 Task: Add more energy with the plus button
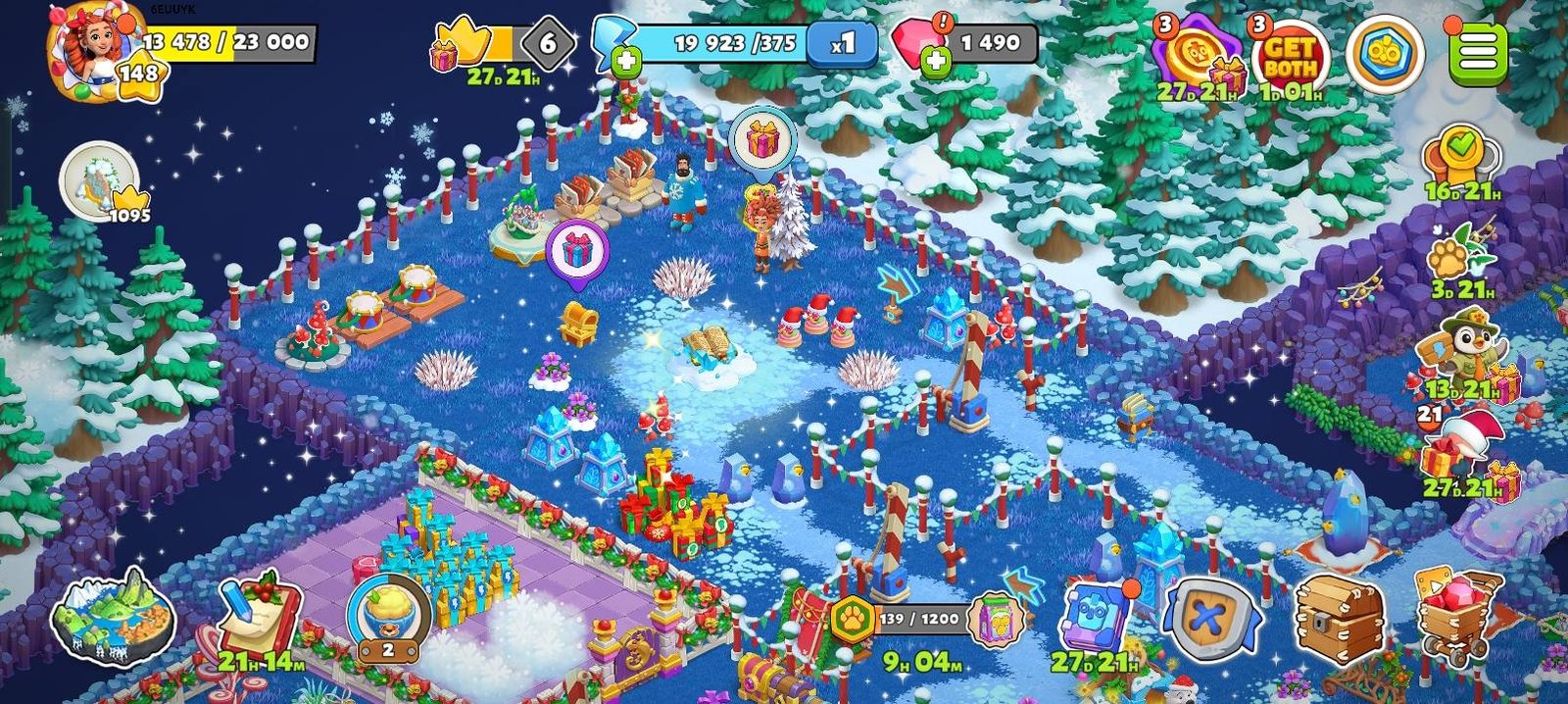(x=626, y=62)
